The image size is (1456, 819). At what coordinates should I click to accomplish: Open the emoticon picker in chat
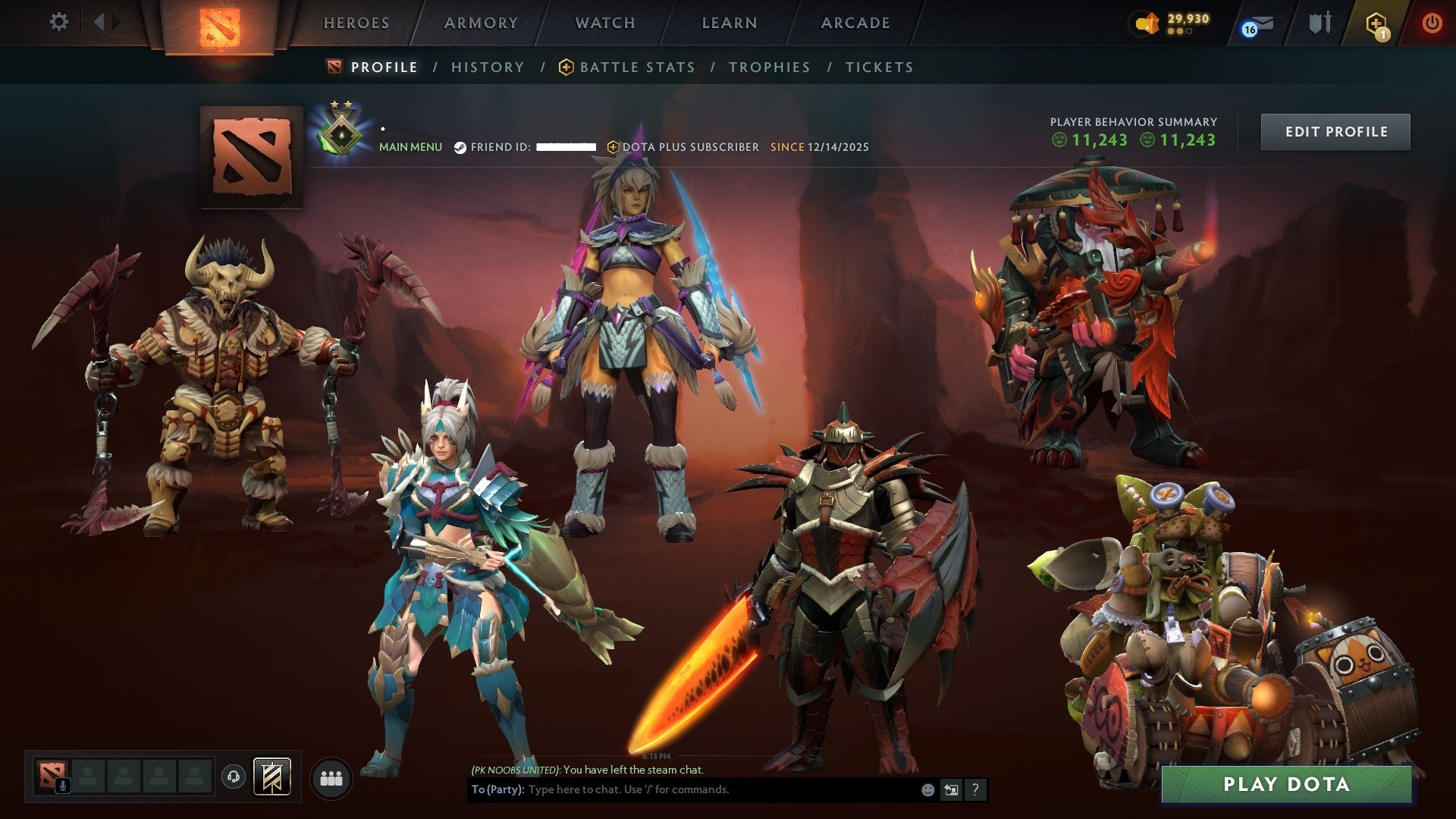point(928,789)
